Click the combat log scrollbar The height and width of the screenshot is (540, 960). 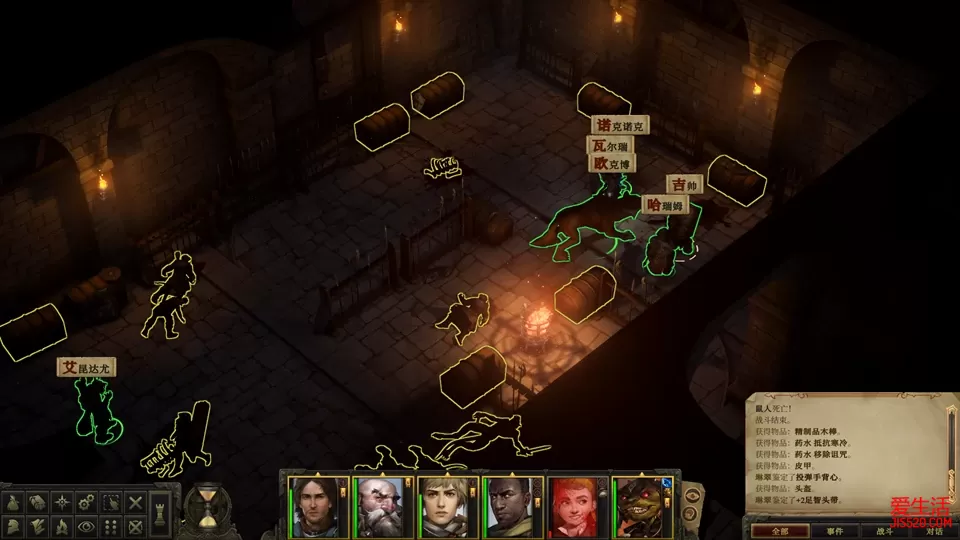952,450
